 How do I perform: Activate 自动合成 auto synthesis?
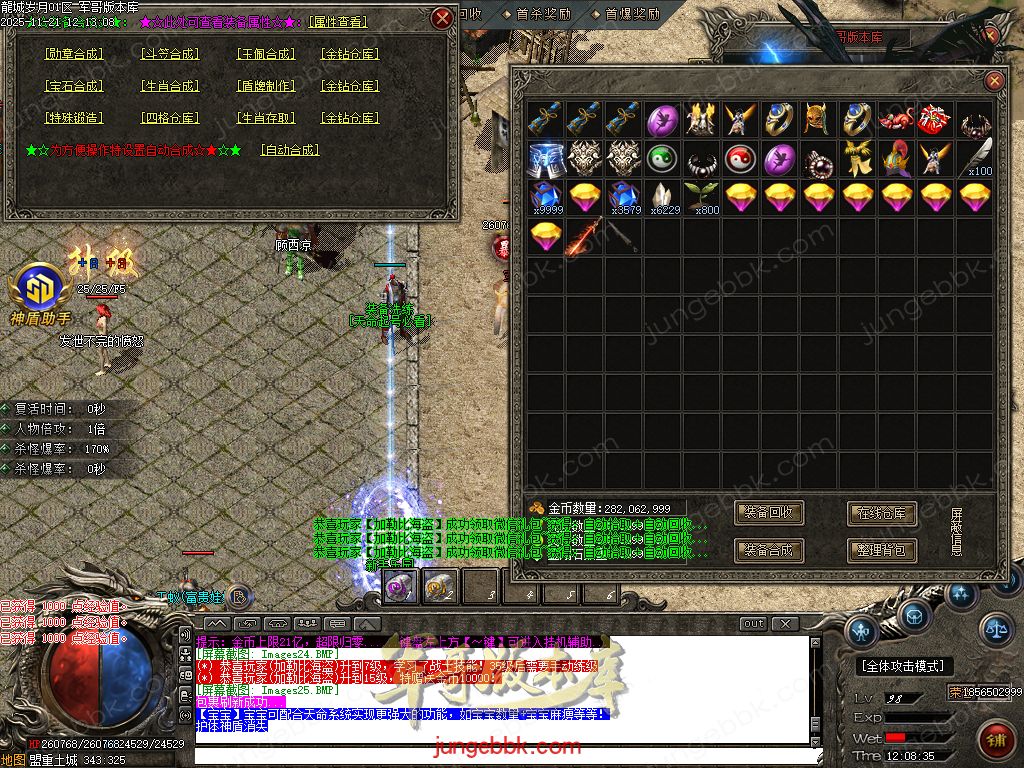pos(290,150)
